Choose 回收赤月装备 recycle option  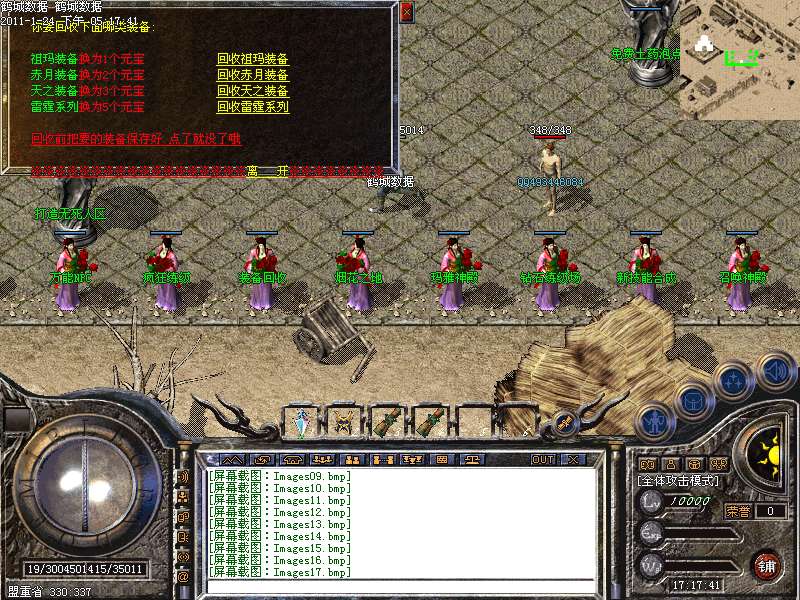(x=252, y=75)
